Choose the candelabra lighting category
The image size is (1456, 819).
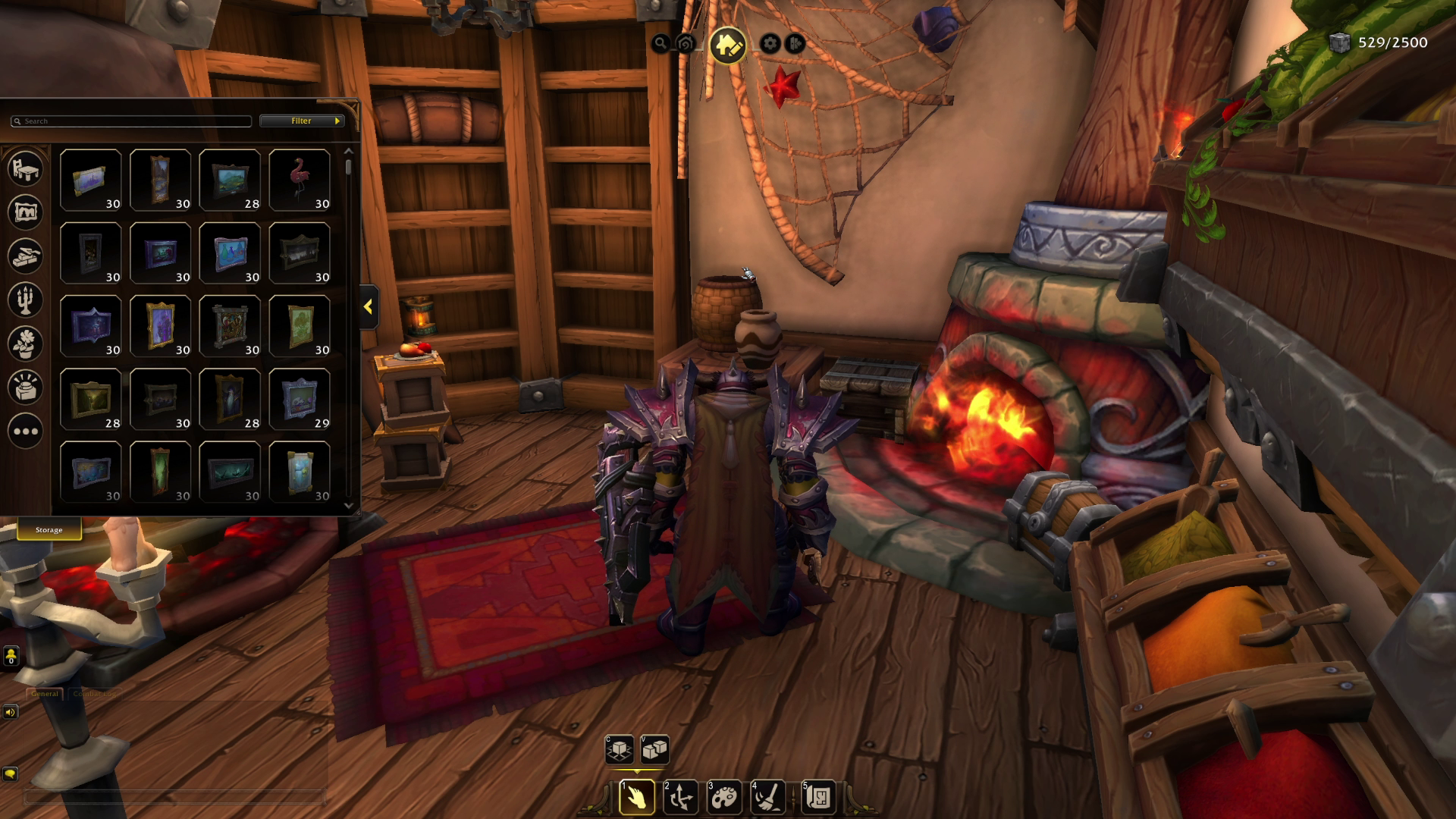click(x=25, y=300)
